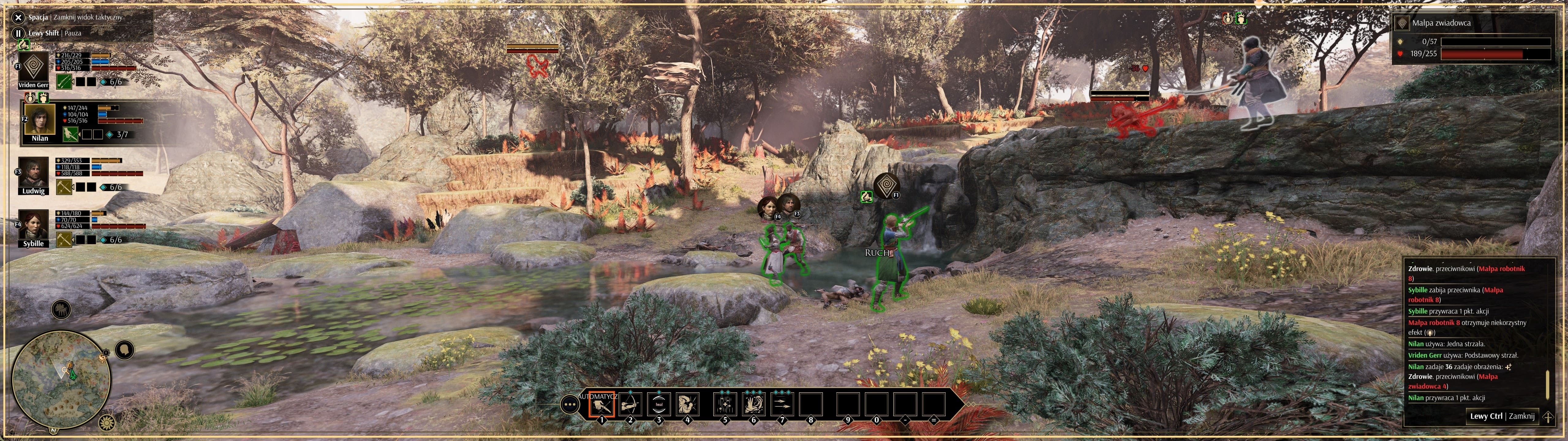1568x441 pixels.
Task: Close tactical view with the X button
Action: (18, 18)
